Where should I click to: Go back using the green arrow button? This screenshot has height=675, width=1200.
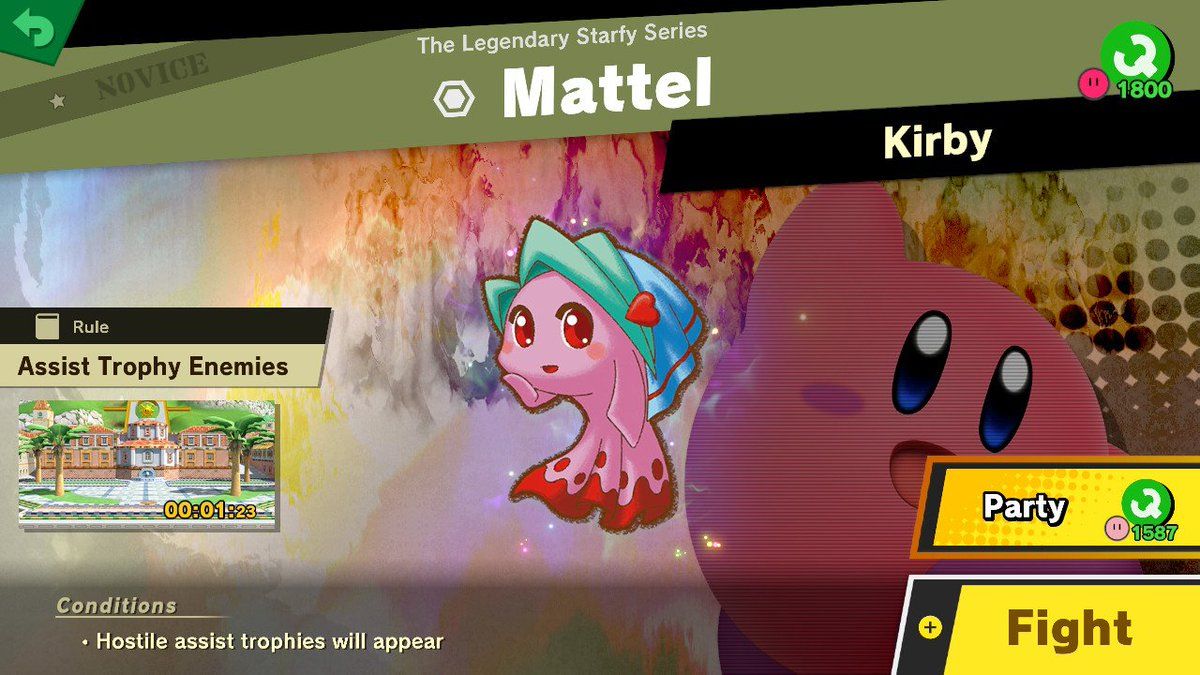pyautogui.click(x=34, y=27)
